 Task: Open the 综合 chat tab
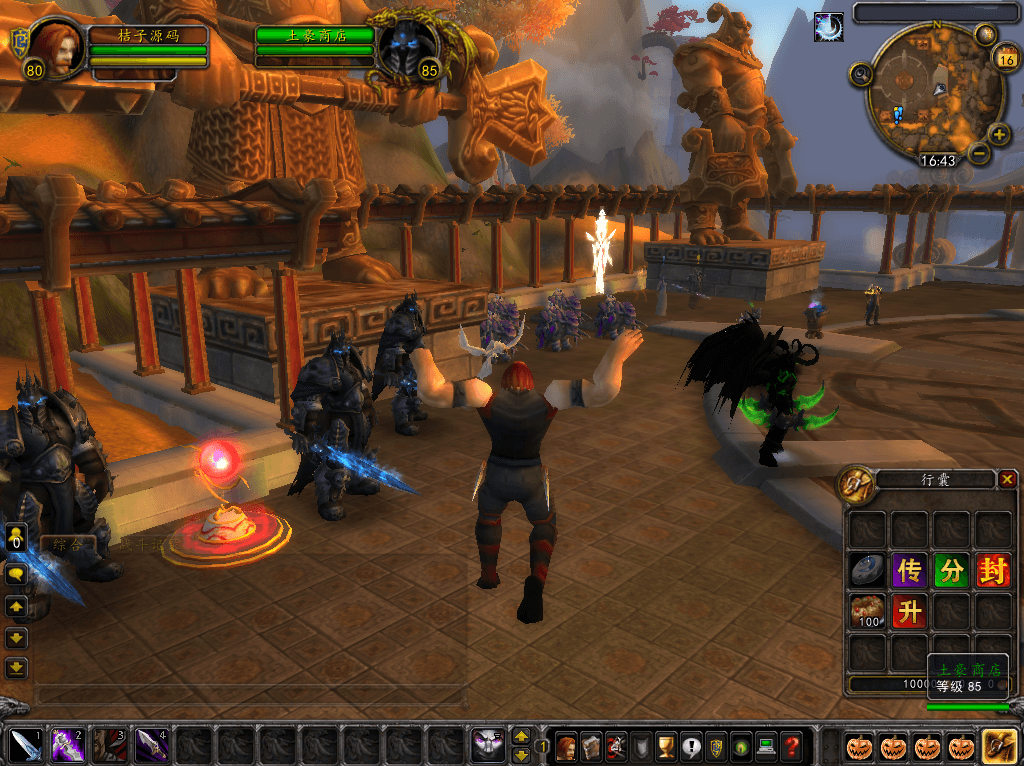68,545
